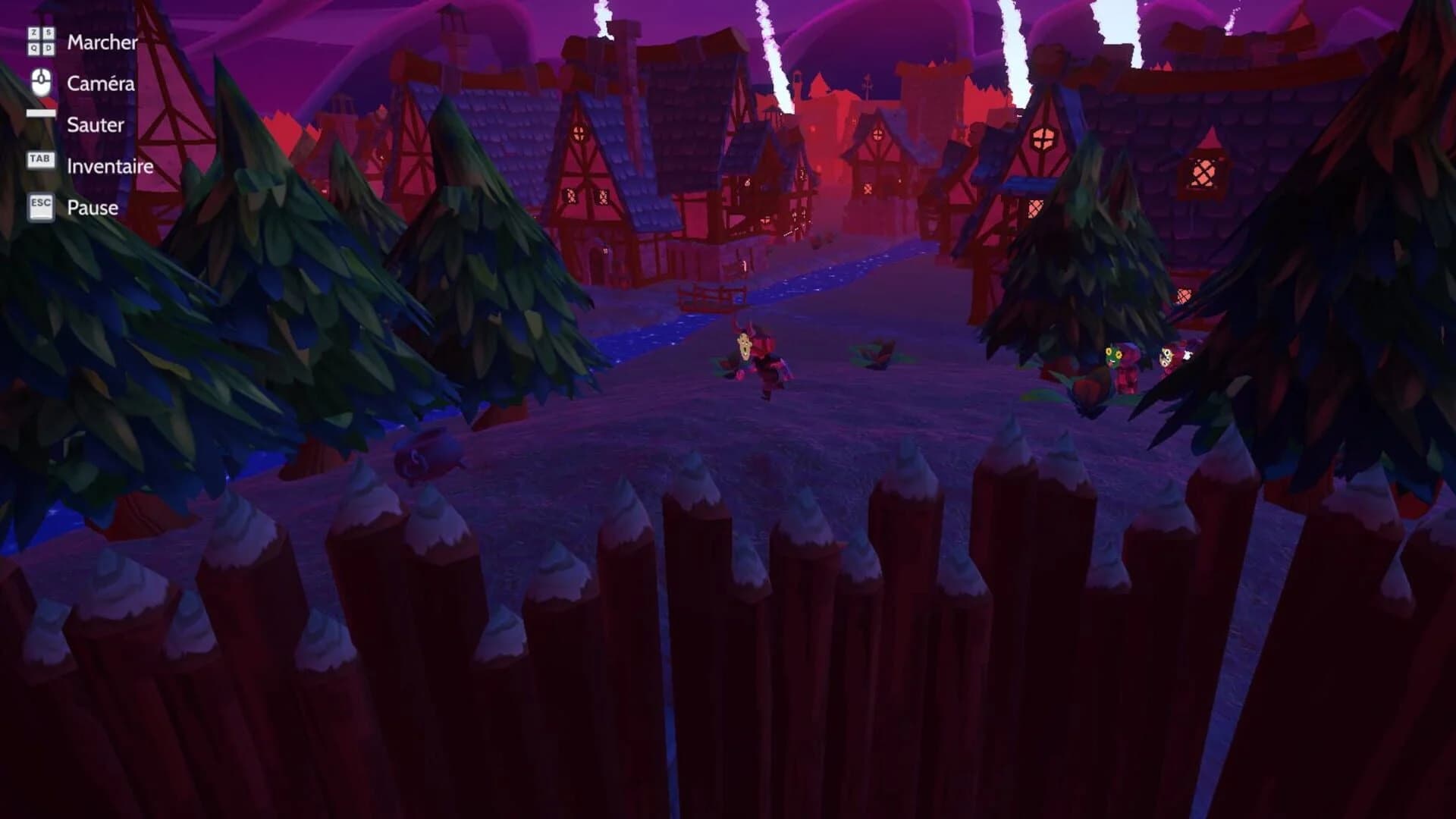Viewport: 1456px width, 819px height.
Task: Click the TAB Inventaire key icon
Action: pyautogui.click(x=40, y=159)
